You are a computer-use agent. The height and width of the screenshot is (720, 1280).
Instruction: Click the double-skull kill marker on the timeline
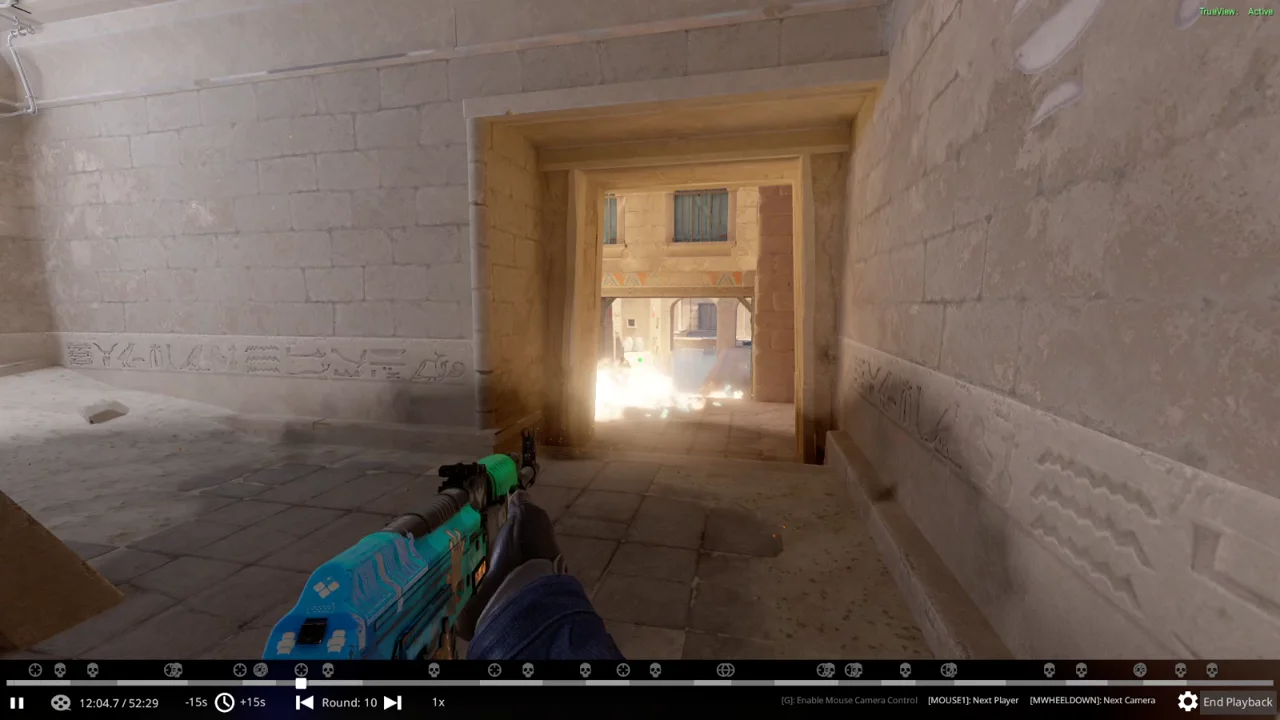tap(824, 670)
